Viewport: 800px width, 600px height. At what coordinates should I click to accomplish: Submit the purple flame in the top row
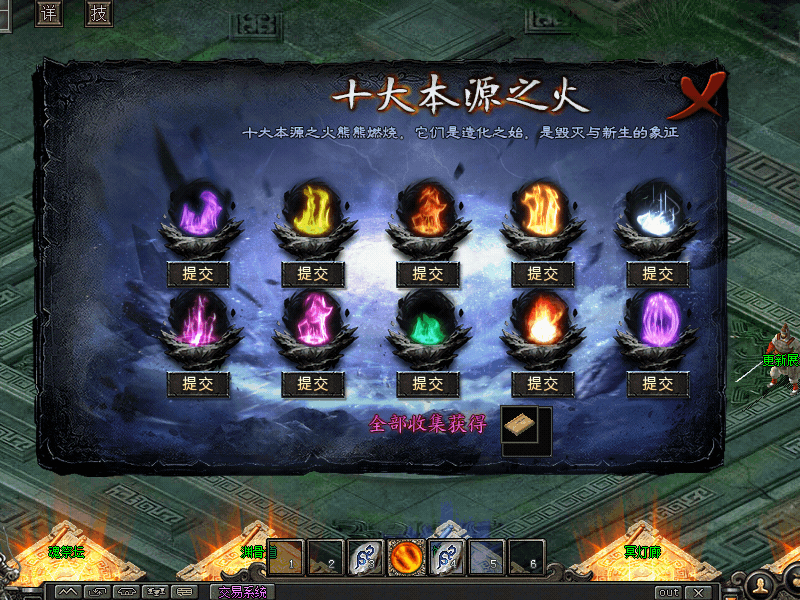tap(198, 274)
